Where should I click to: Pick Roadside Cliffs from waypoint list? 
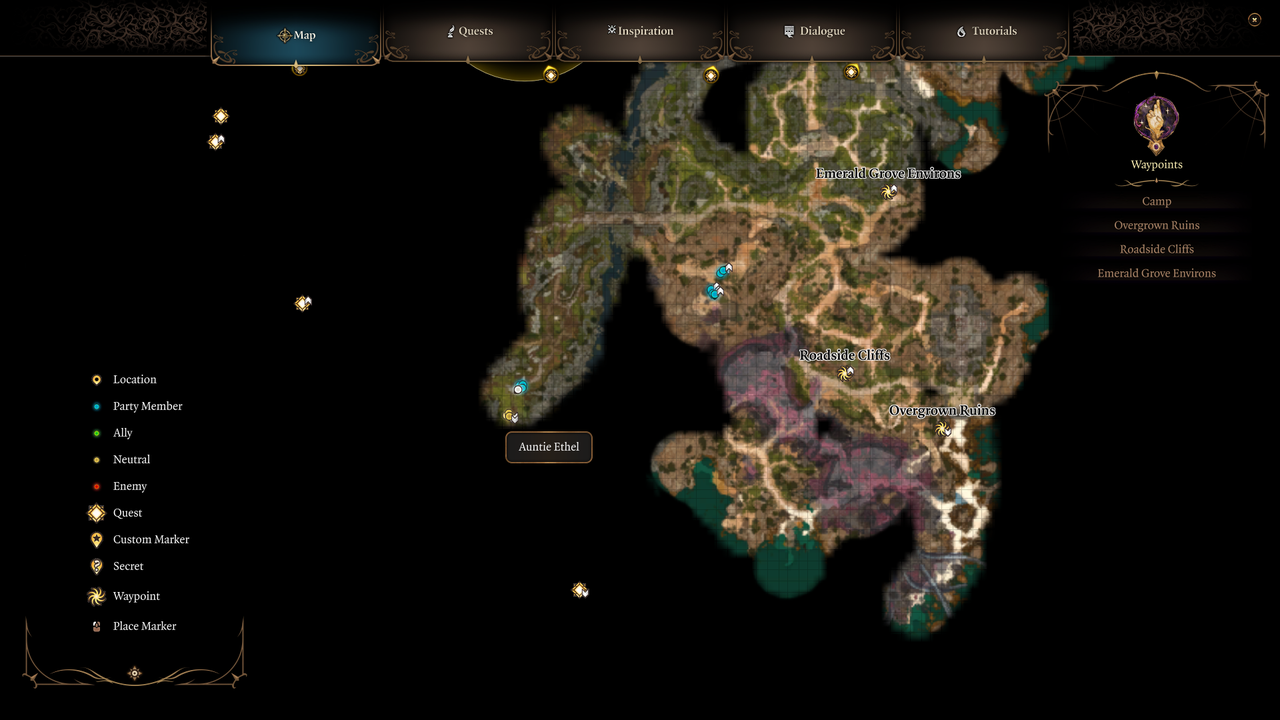coord(1156,249)
